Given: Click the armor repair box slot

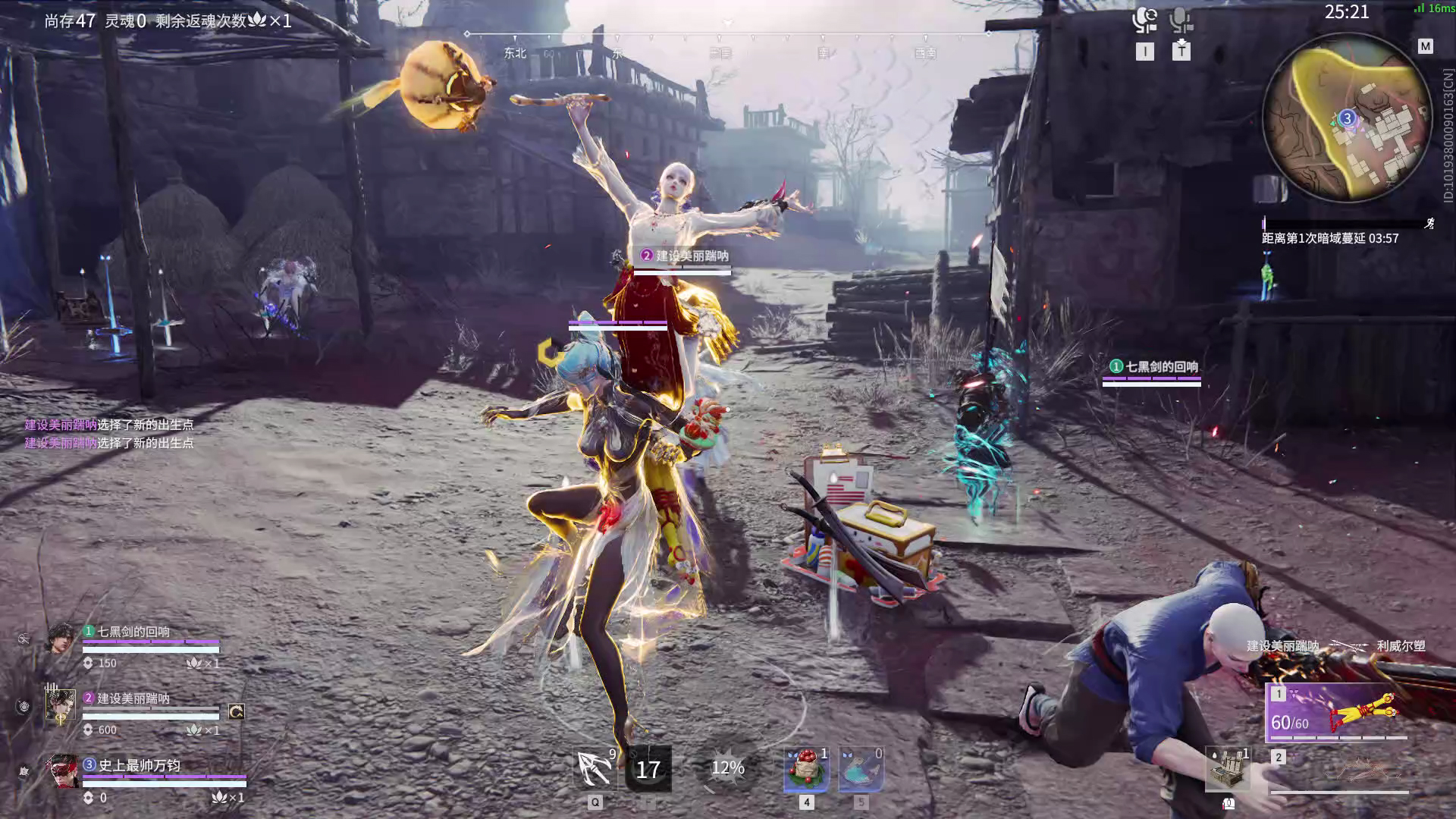Looking at the screenshot, I should point(1228,769).
